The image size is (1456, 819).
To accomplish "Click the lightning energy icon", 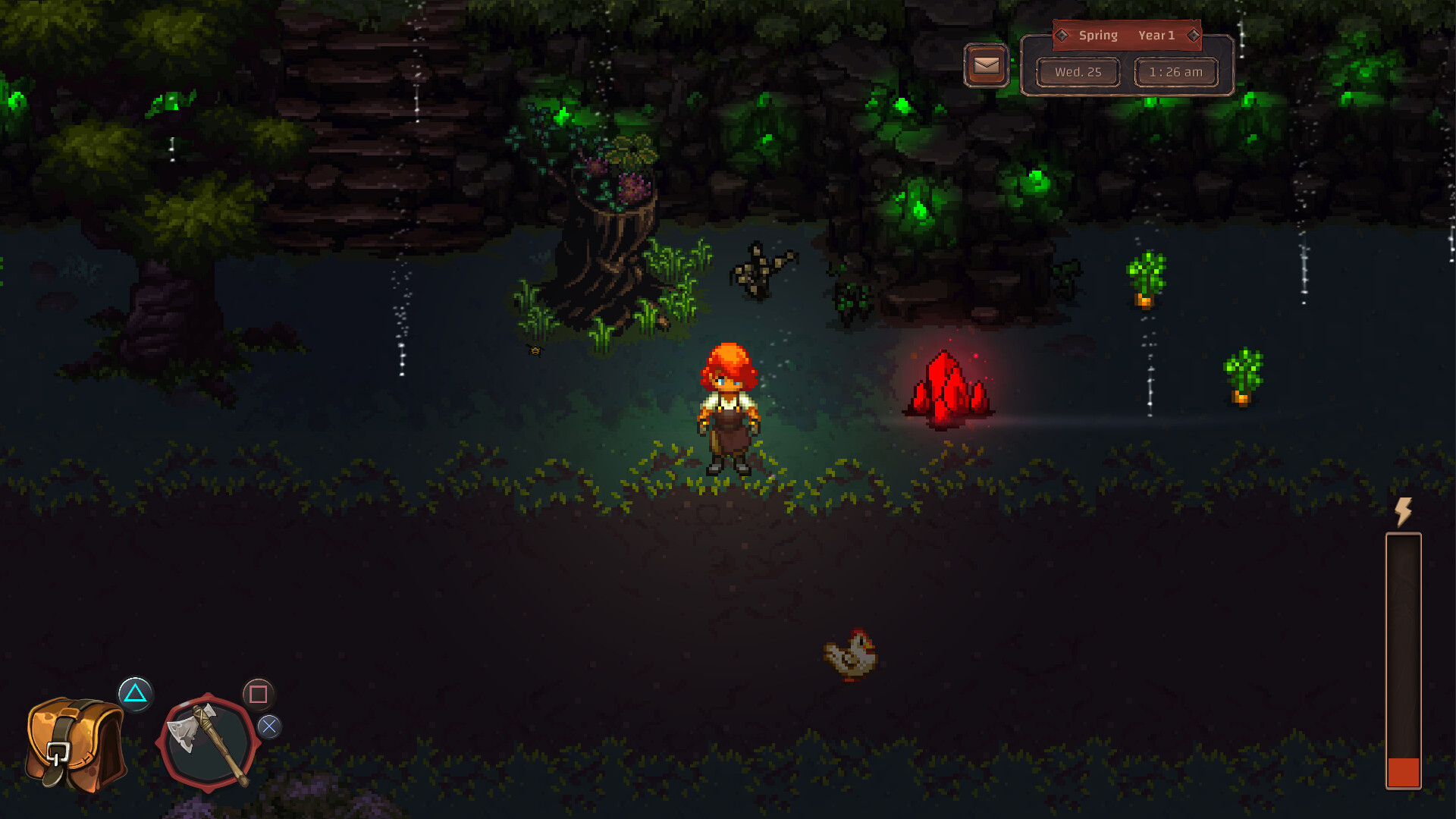I will tap(1404, 513).
